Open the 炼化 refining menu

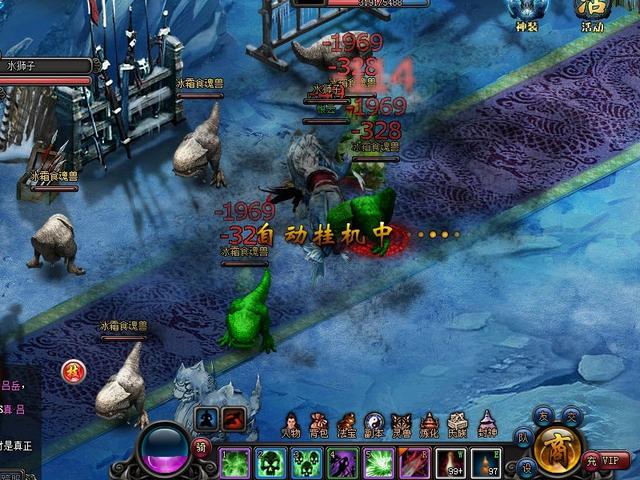pyautogui.click(x=430, y=427)
